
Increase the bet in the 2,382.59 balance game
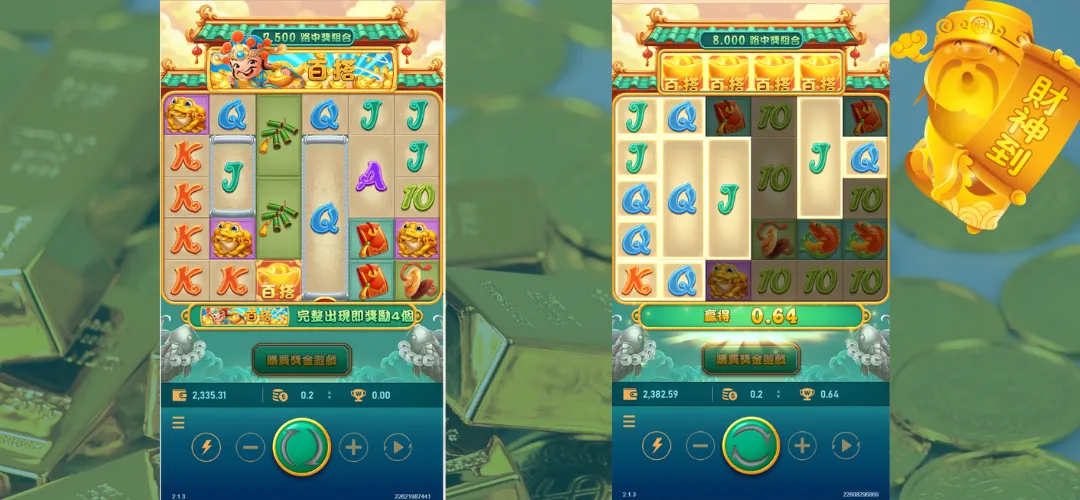click(x=802, y=447)
